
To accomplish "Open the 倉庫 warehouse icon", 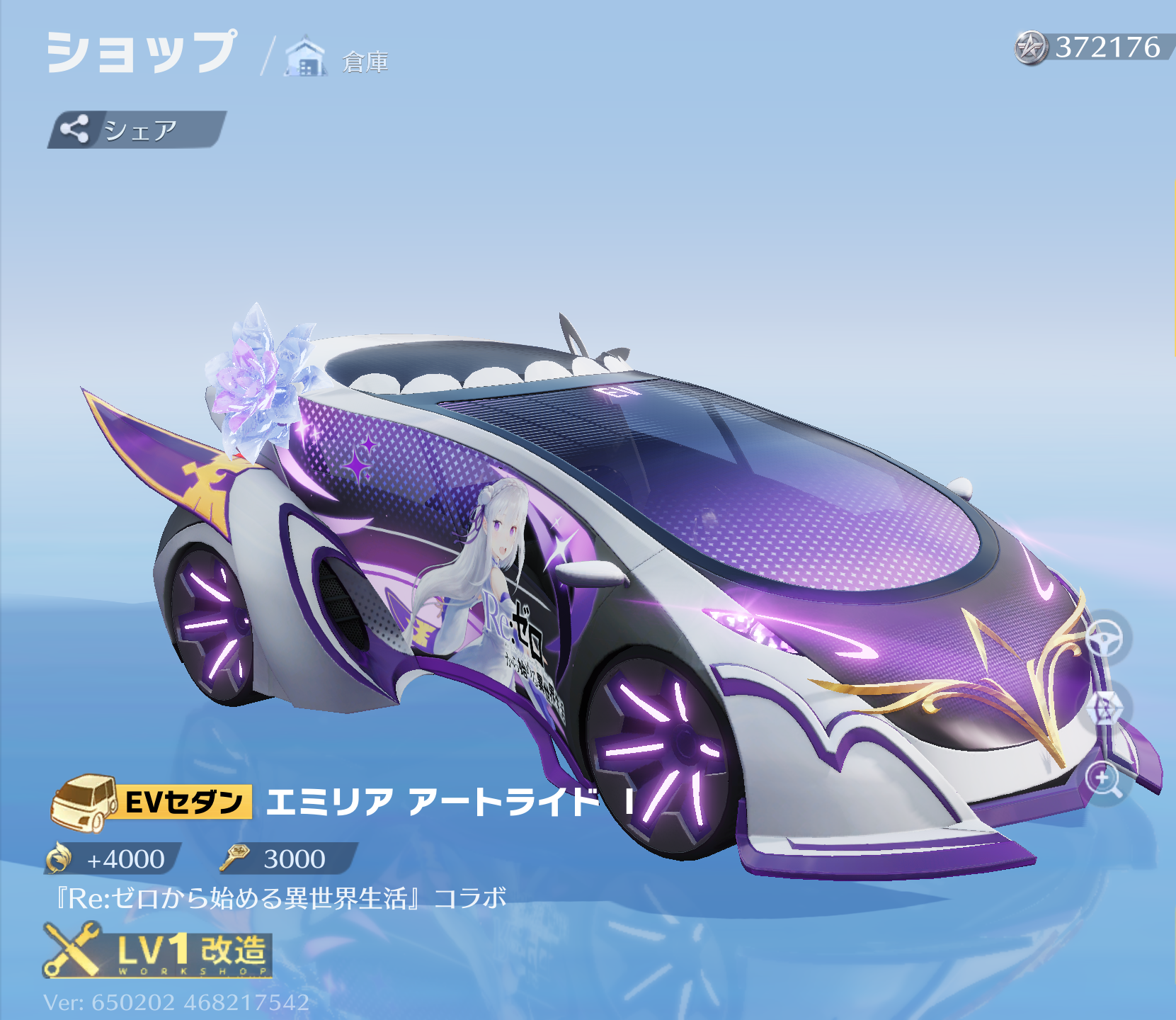I will tap(305, 57).
